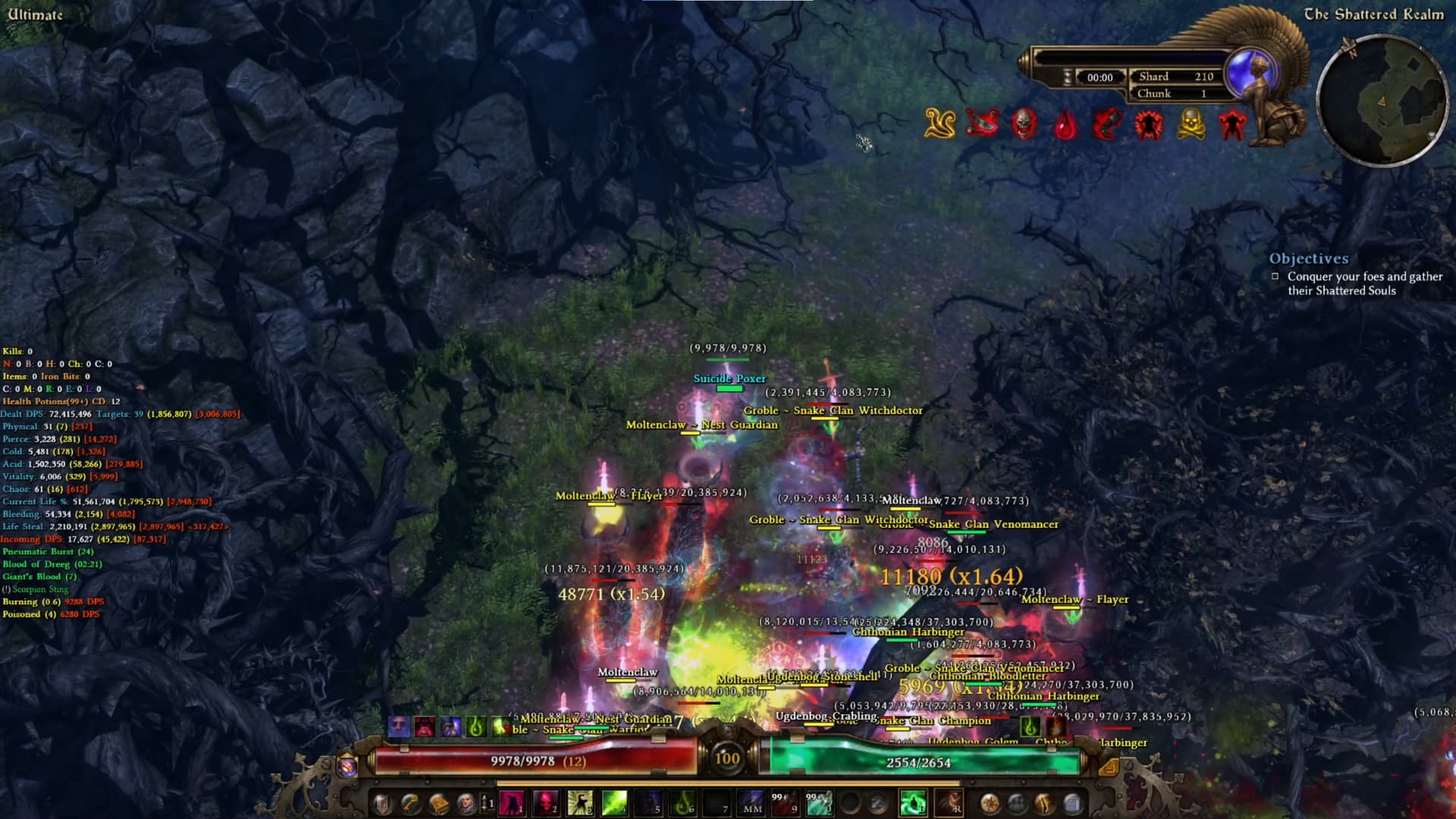Image resolution: width=1456 pixels, height=819 pixels.
Task: Click the character portrait icon
Action: (x=468, y=803)
